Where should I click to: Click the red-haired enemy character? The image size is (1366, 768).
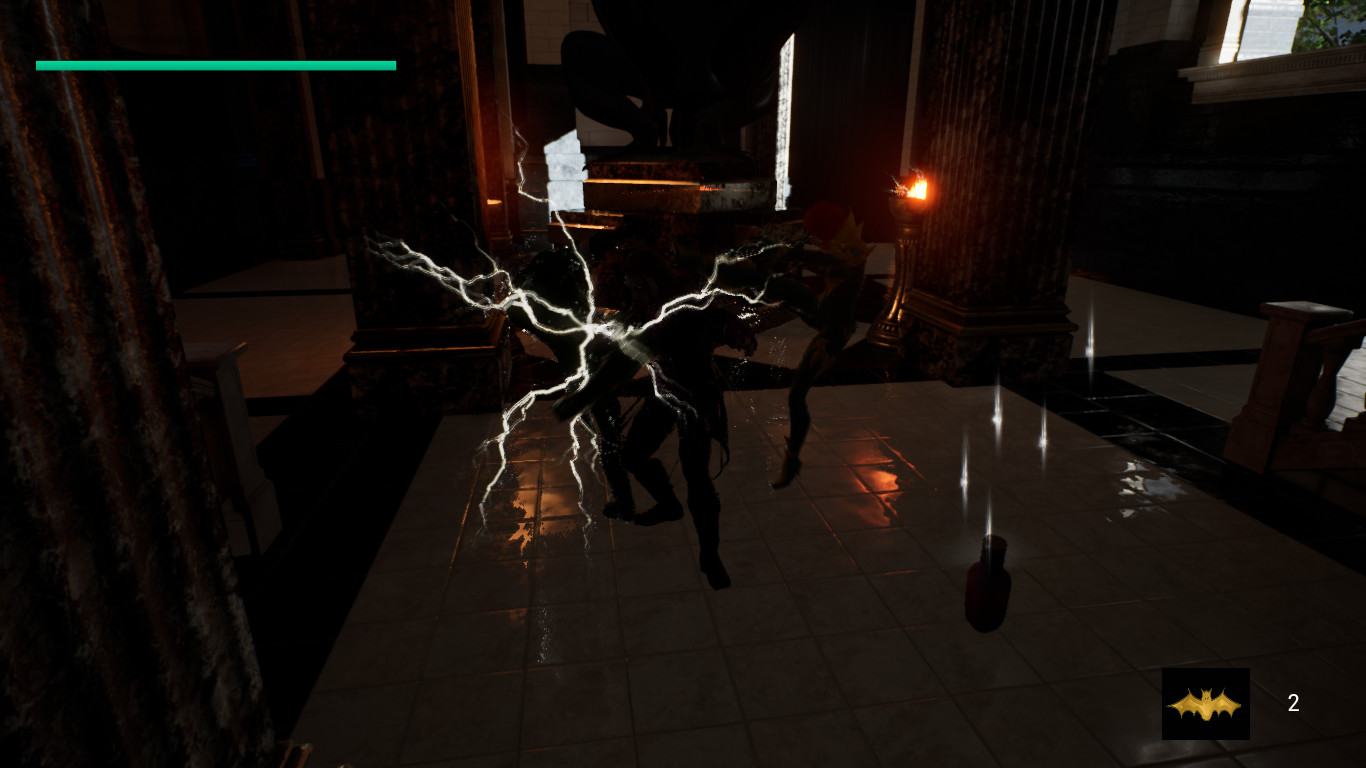click(820, 300)
